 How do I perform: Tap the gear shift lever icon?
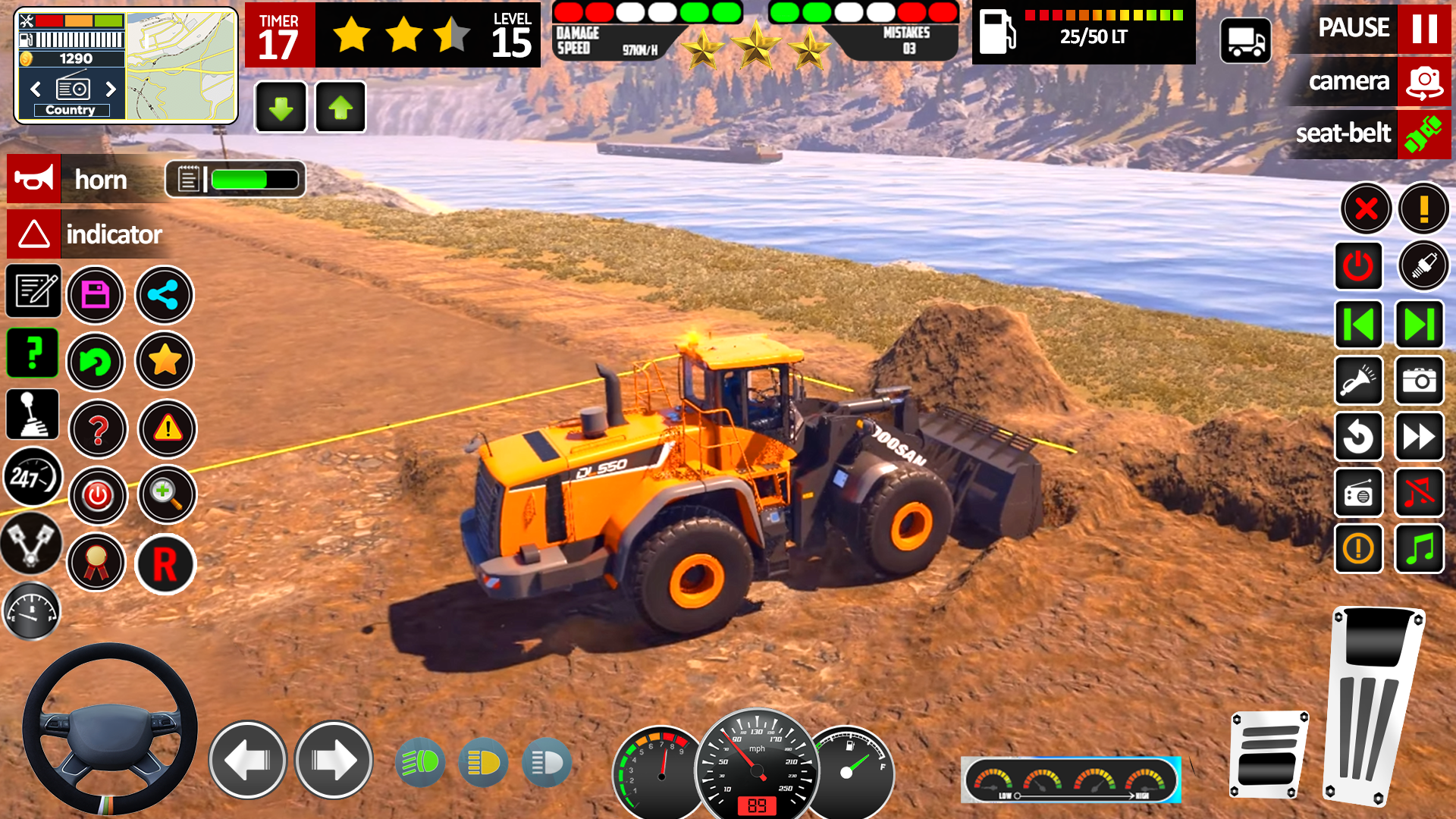pos(33,415)
